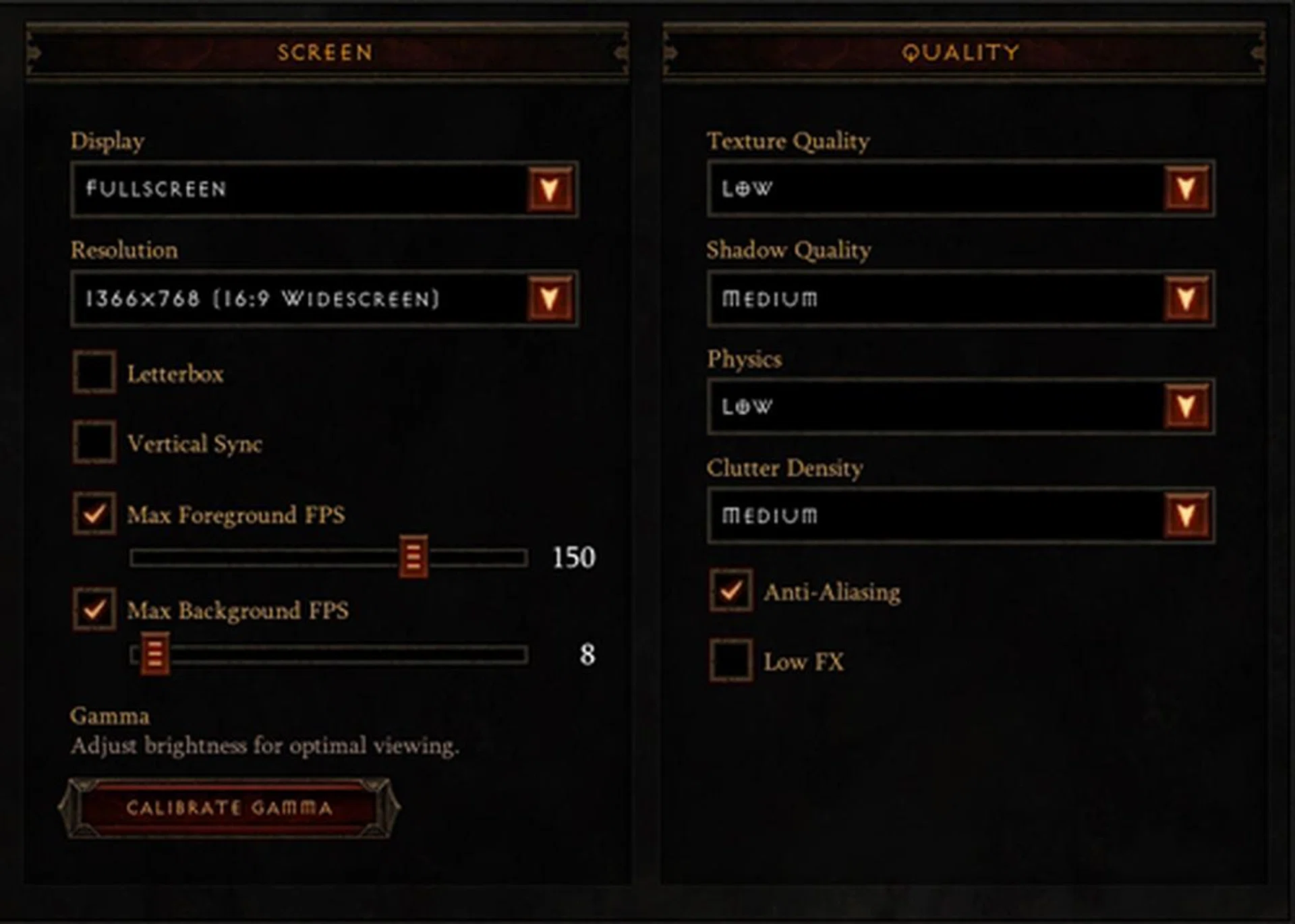The width and height of the screenshot is (1295, 924).
Task: Disable Anti-Aliasing
Action: [x=730, y=591]
